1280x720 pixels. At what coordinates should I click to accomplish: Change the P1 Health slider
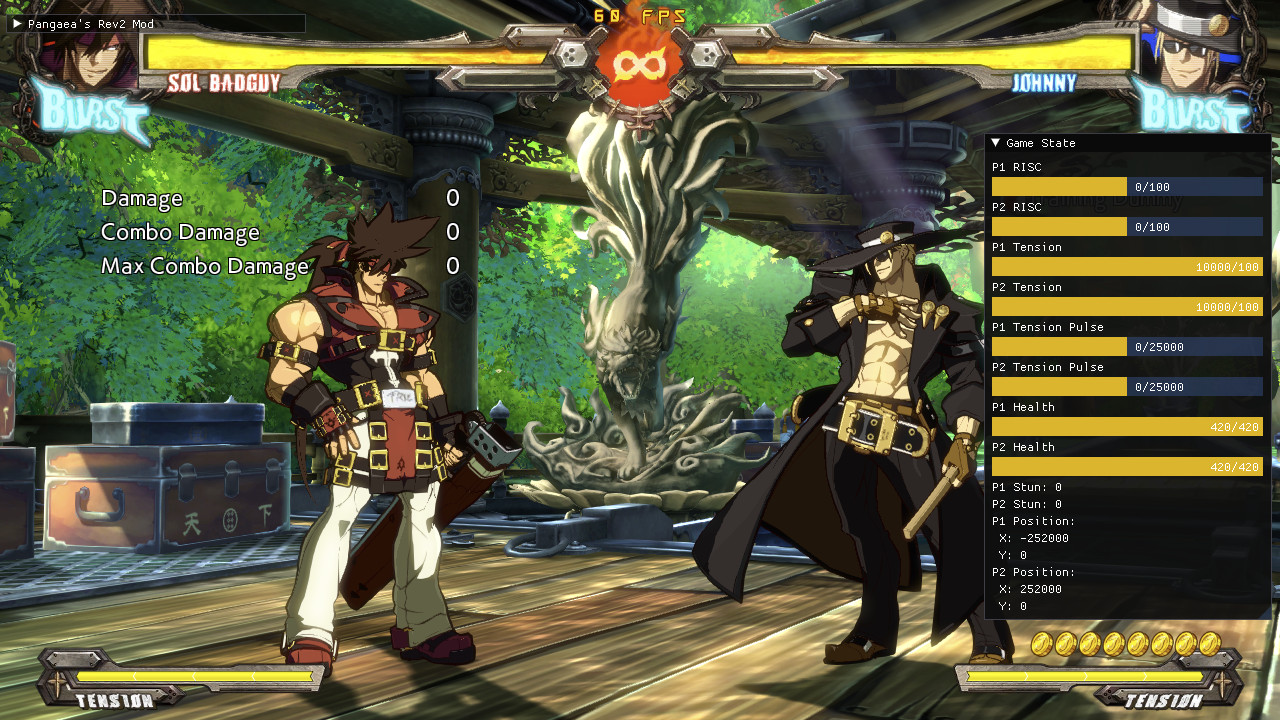[1127, 427]
